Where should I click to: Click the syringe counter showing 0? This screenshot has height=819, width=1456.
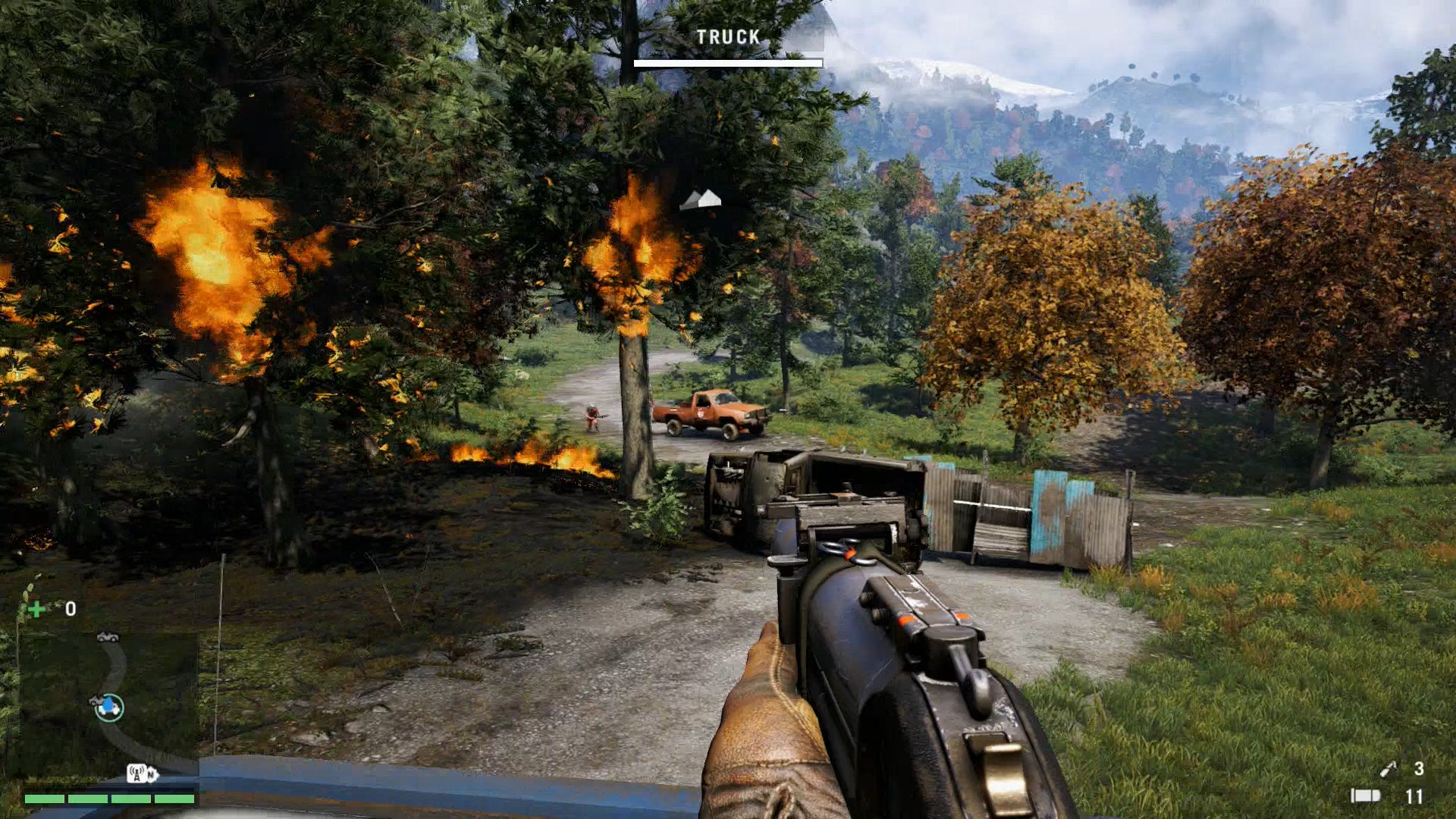click(70, 610)
